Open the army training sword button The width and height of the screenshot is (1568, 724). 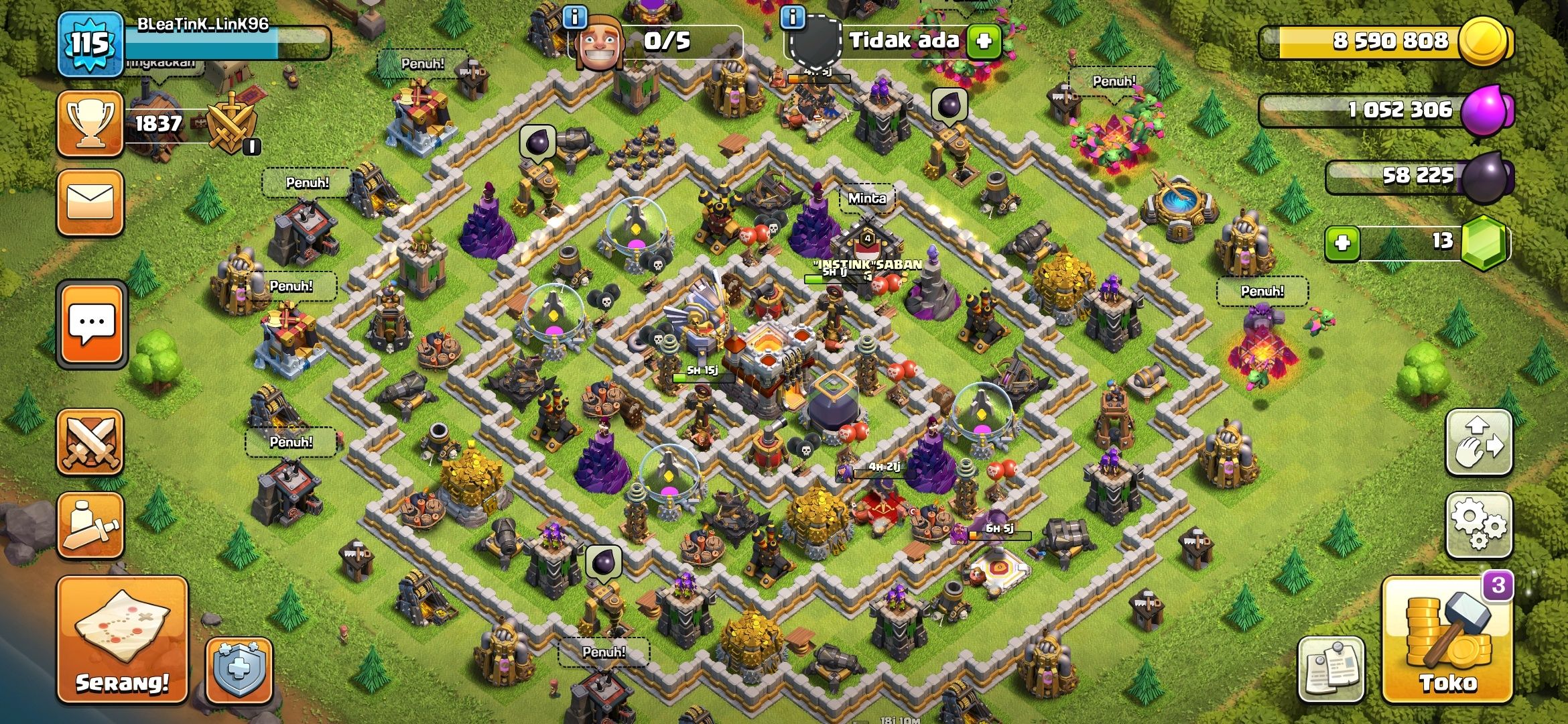pos(90,526)
